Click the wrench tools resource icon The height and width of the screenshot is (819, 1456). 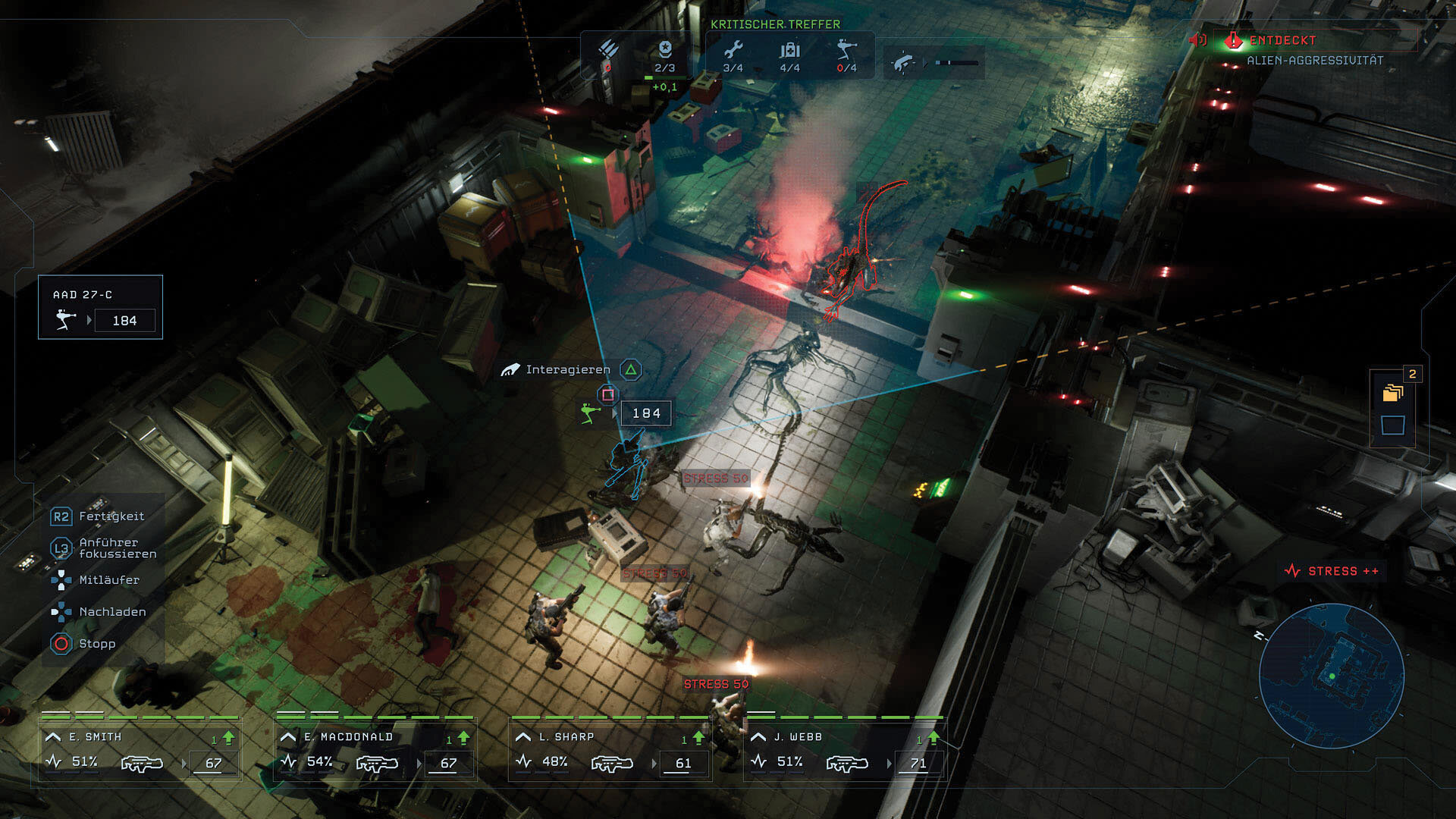tap(733, 50)
